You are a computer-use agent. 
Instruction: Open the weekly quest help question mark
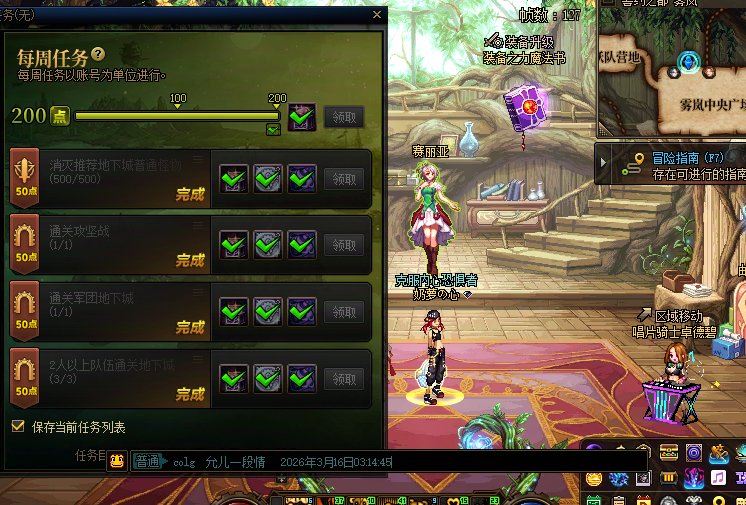98,53
